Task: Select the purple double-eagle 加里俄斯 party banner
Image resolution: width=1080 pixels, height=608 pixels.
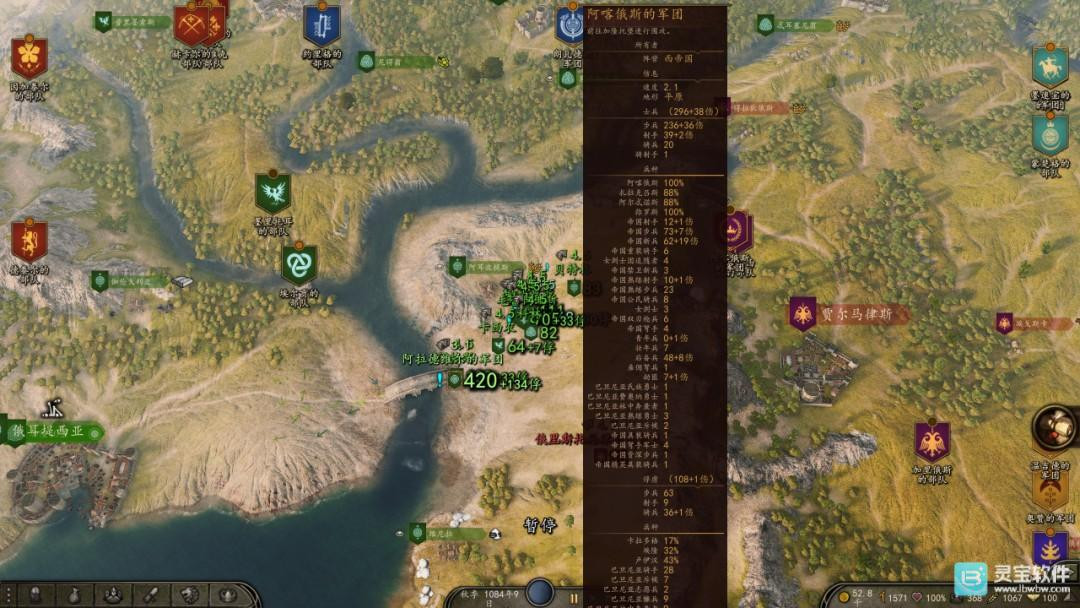Action: point(932,442)
